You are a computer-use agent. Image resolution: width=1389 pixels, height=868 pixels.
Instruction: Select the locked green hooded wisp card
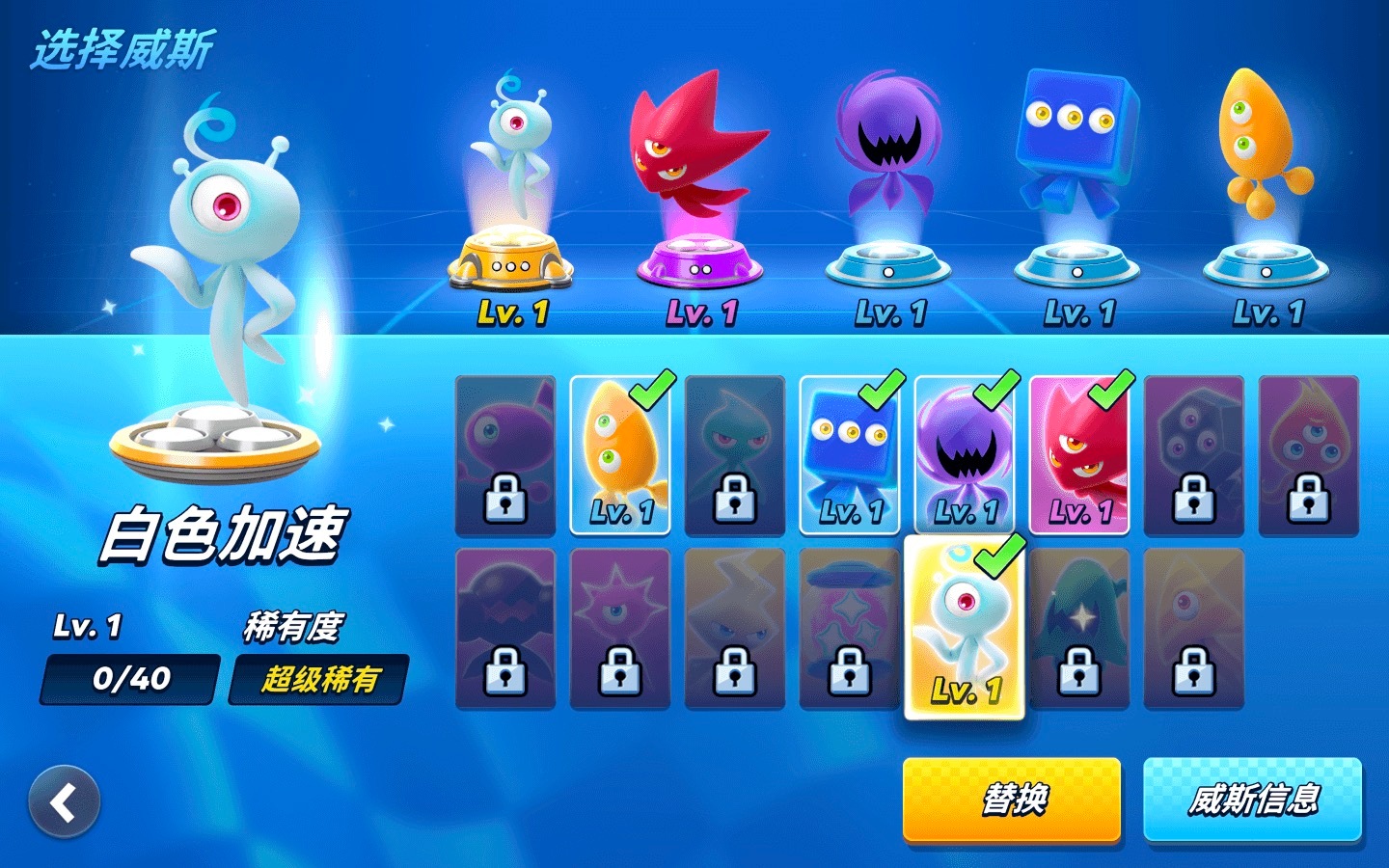1079,628
